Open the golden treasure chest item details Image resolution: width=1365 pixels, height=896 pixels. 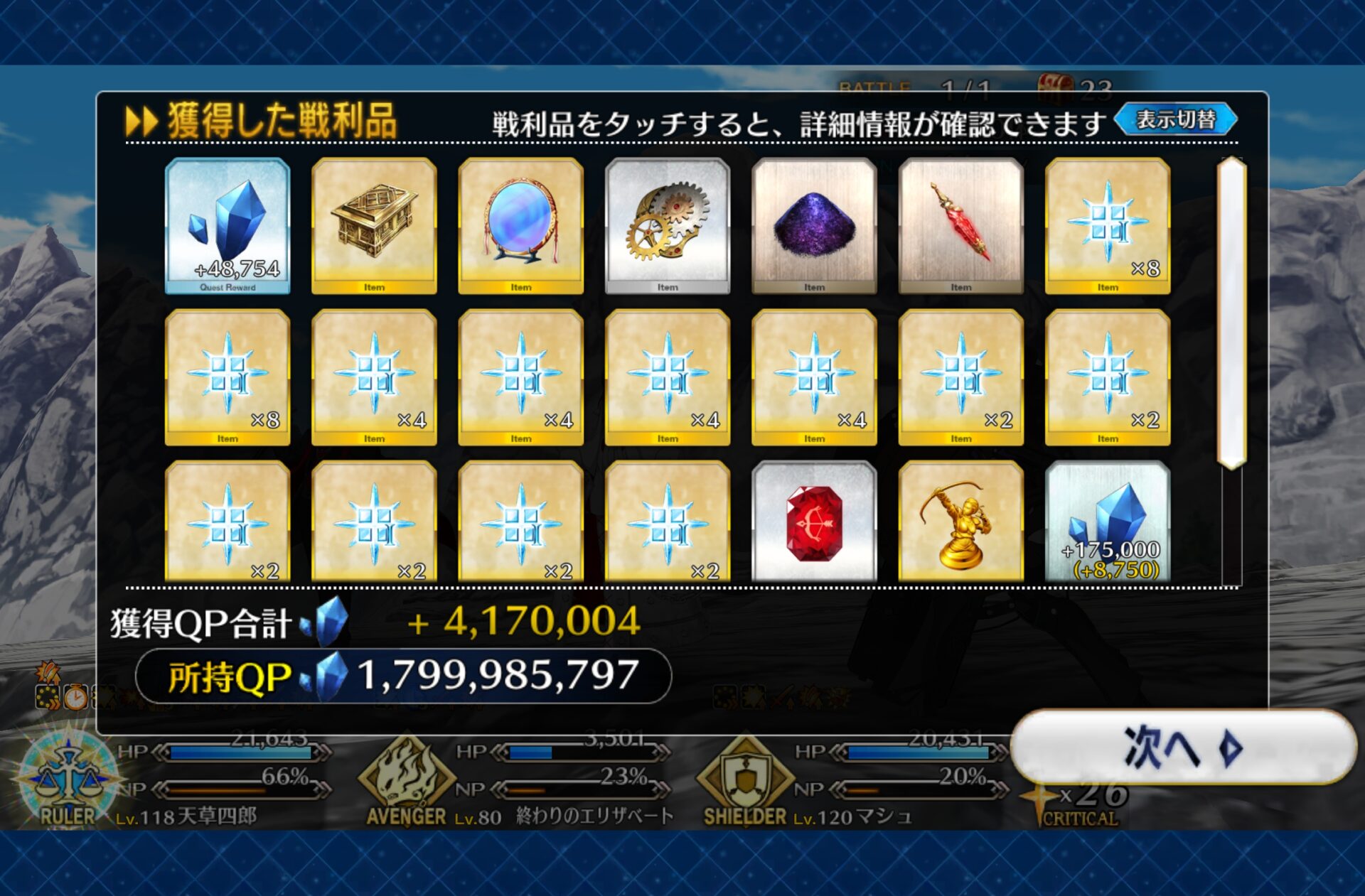[x=374, y=225]
